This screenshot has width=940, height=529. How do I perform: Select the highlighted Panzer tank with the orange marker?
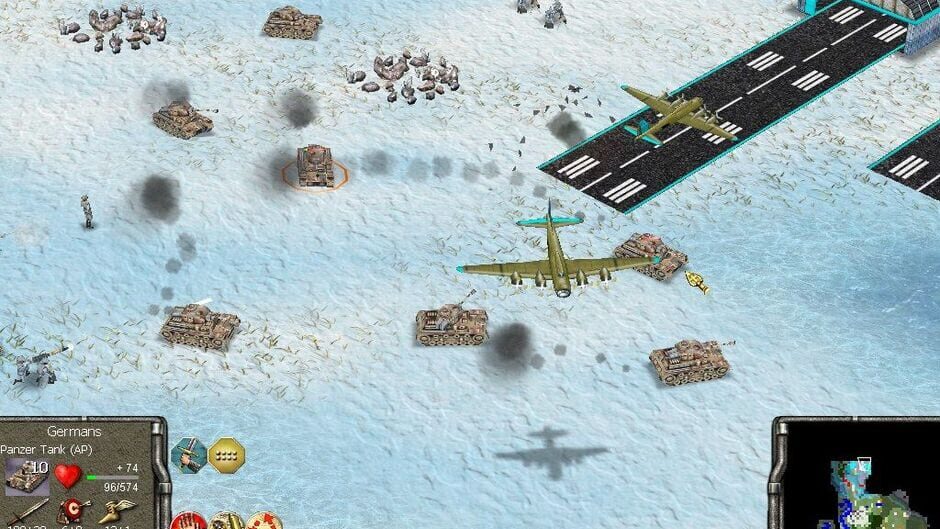(x=315, y=167)
